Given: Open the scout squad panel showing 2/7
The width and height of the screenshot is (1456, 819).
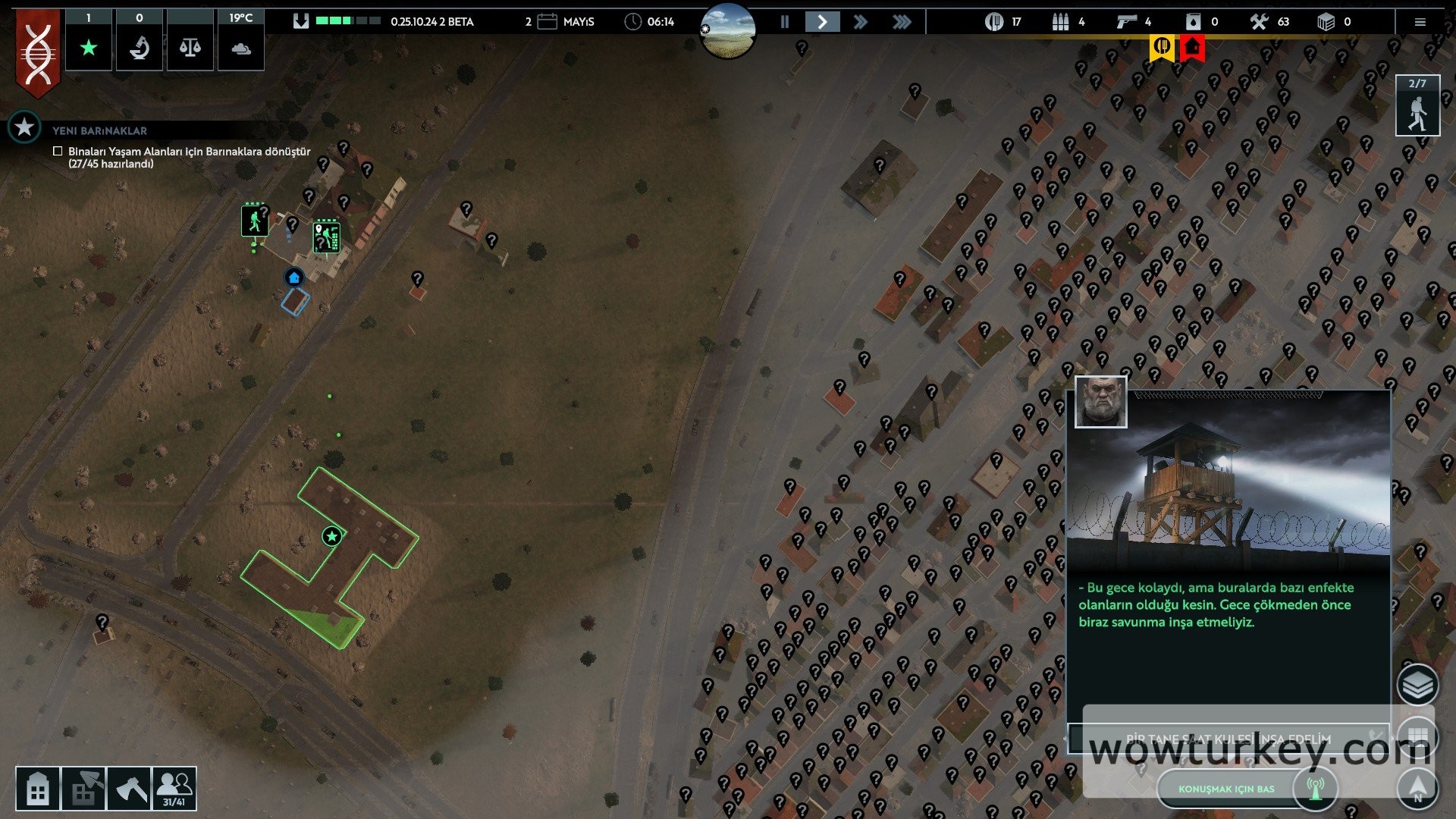Looking at the screenshot, I should tap(1417, 106).
